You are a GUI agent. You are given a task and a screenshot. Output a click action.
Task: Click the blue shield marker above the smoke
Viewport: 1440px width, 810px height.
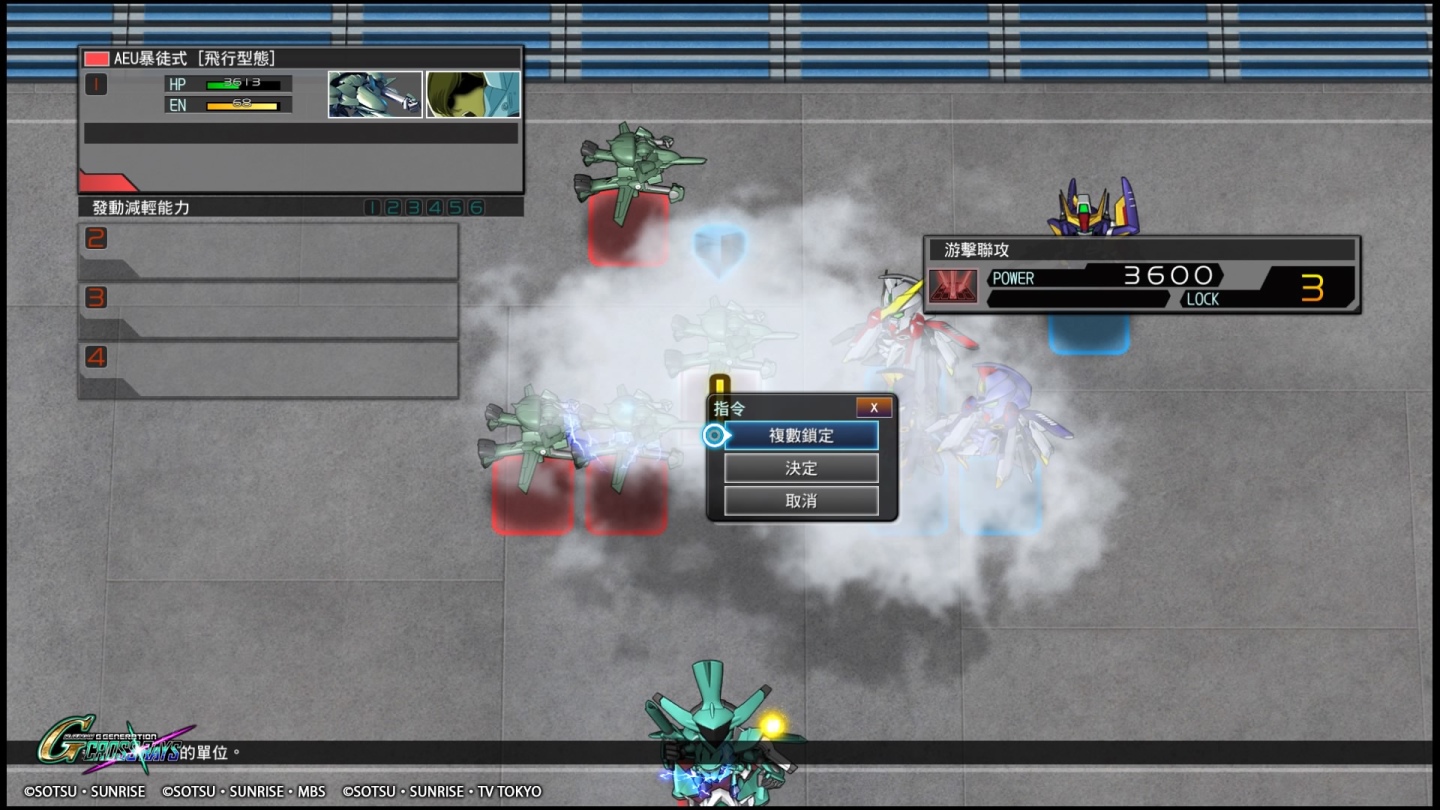coord(722,251)
